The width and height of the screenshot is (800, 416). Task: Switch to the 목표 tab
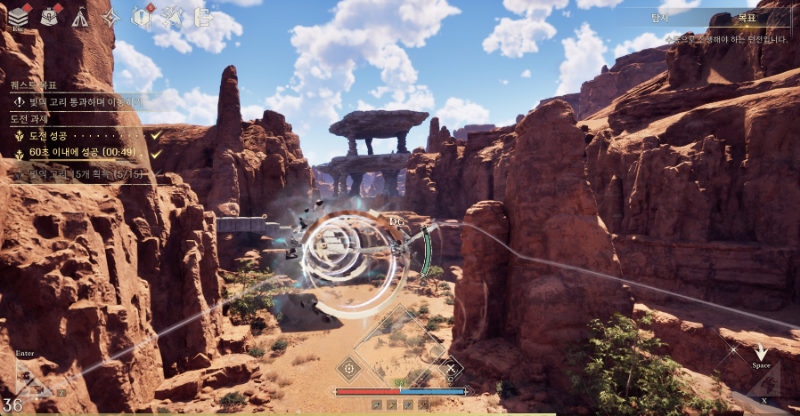(x=746, y=18)
